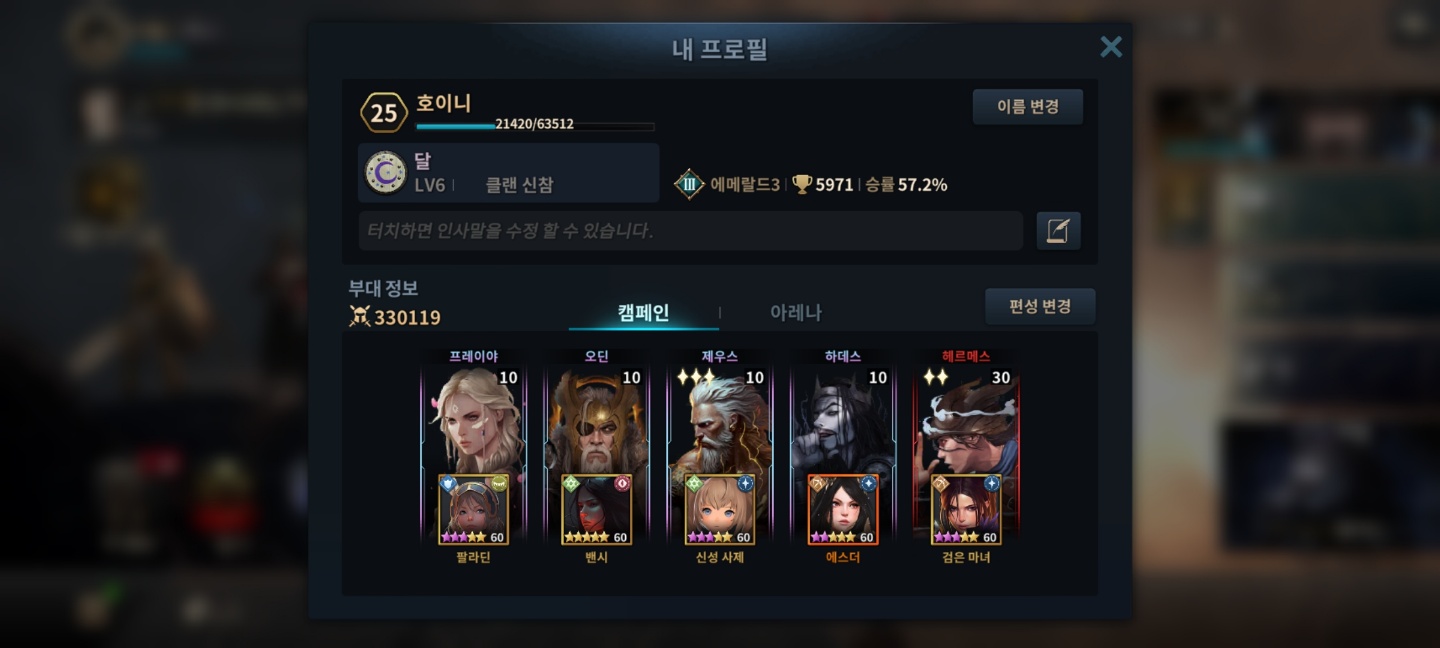Click the 편성 변경 button
Image resolution: width=1440 pixels, height=648 pixels.
[1040, 307]
